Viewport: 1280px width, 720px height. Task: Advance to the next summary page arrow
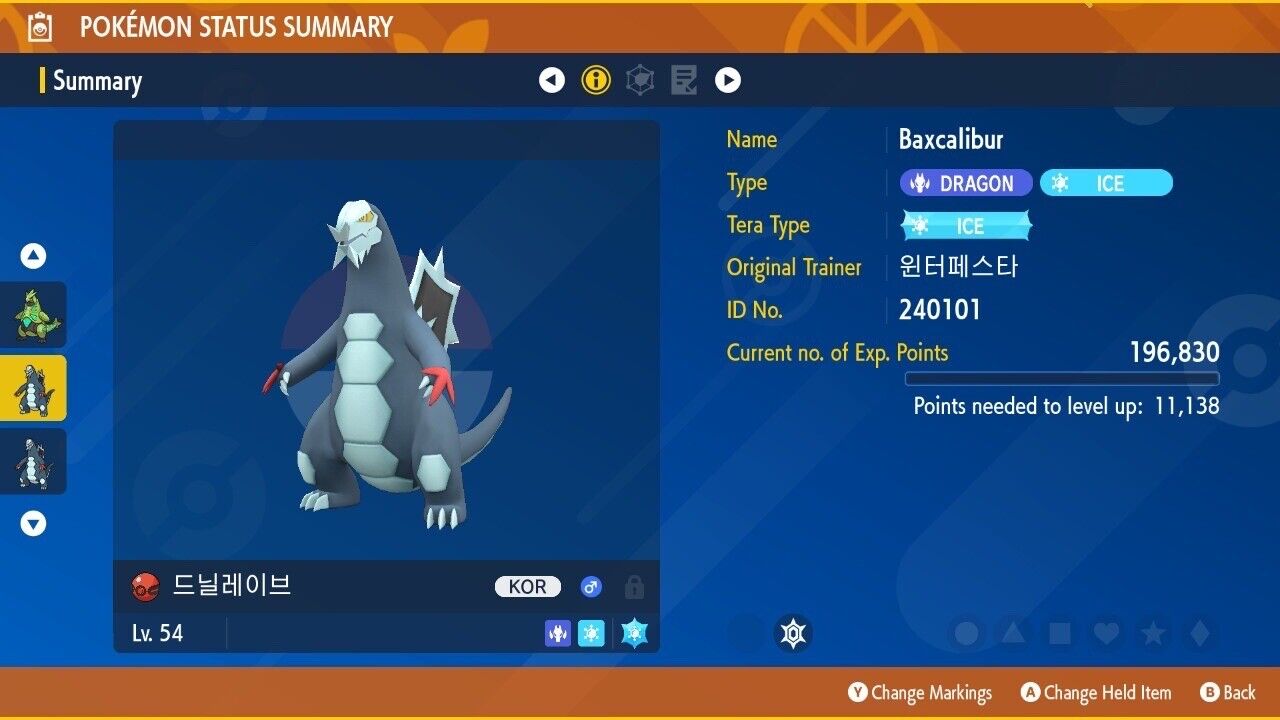(728, 80)
